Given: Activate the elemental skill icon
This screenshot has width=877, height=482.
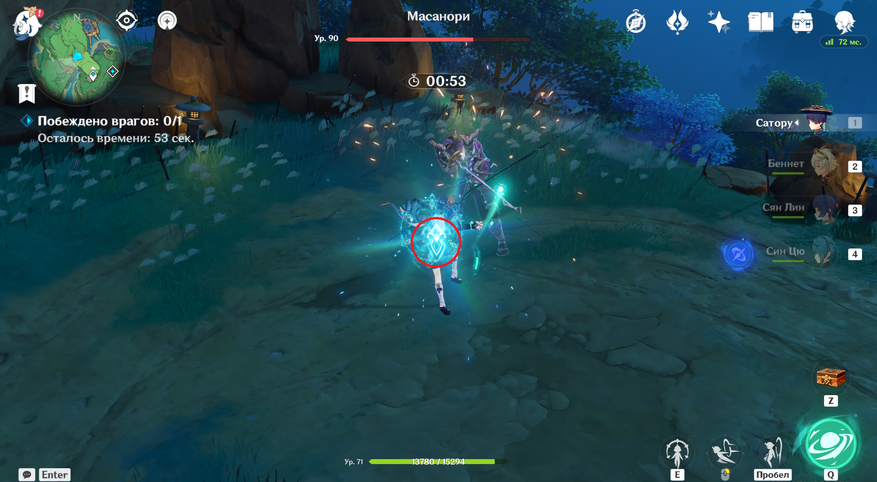Looking at the screenshot, I should (x=678, y=451).
